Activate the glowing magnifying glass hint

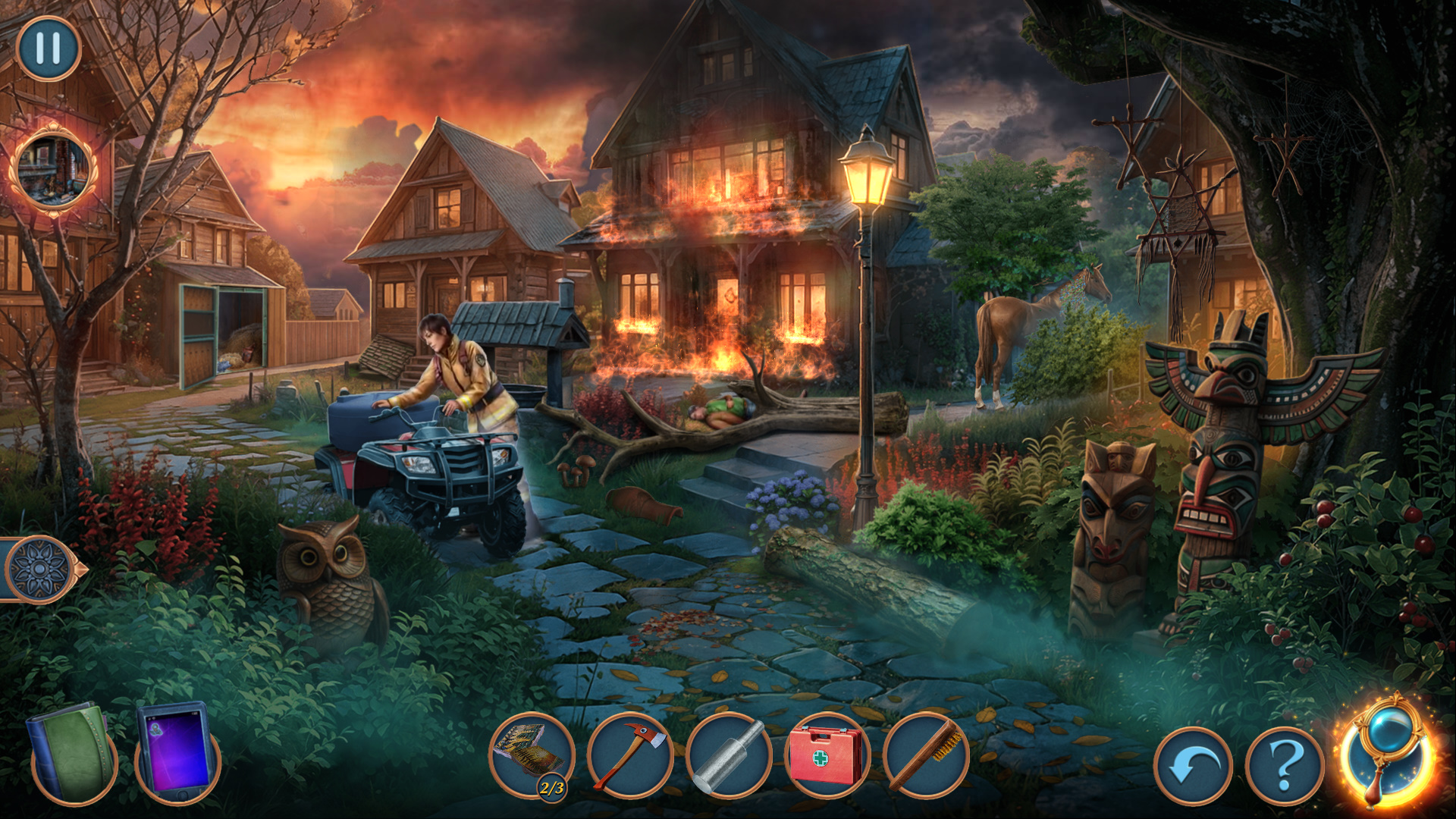click(x=1388, y=751)
